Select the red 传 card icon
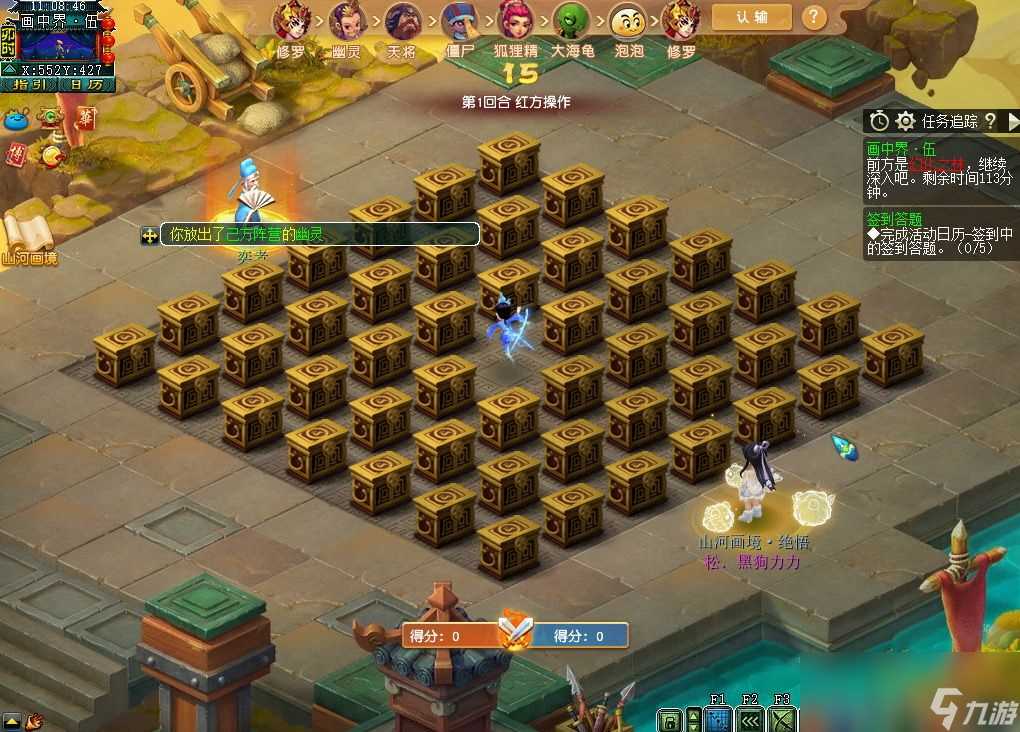1020x732 pixels. (15, 154)
